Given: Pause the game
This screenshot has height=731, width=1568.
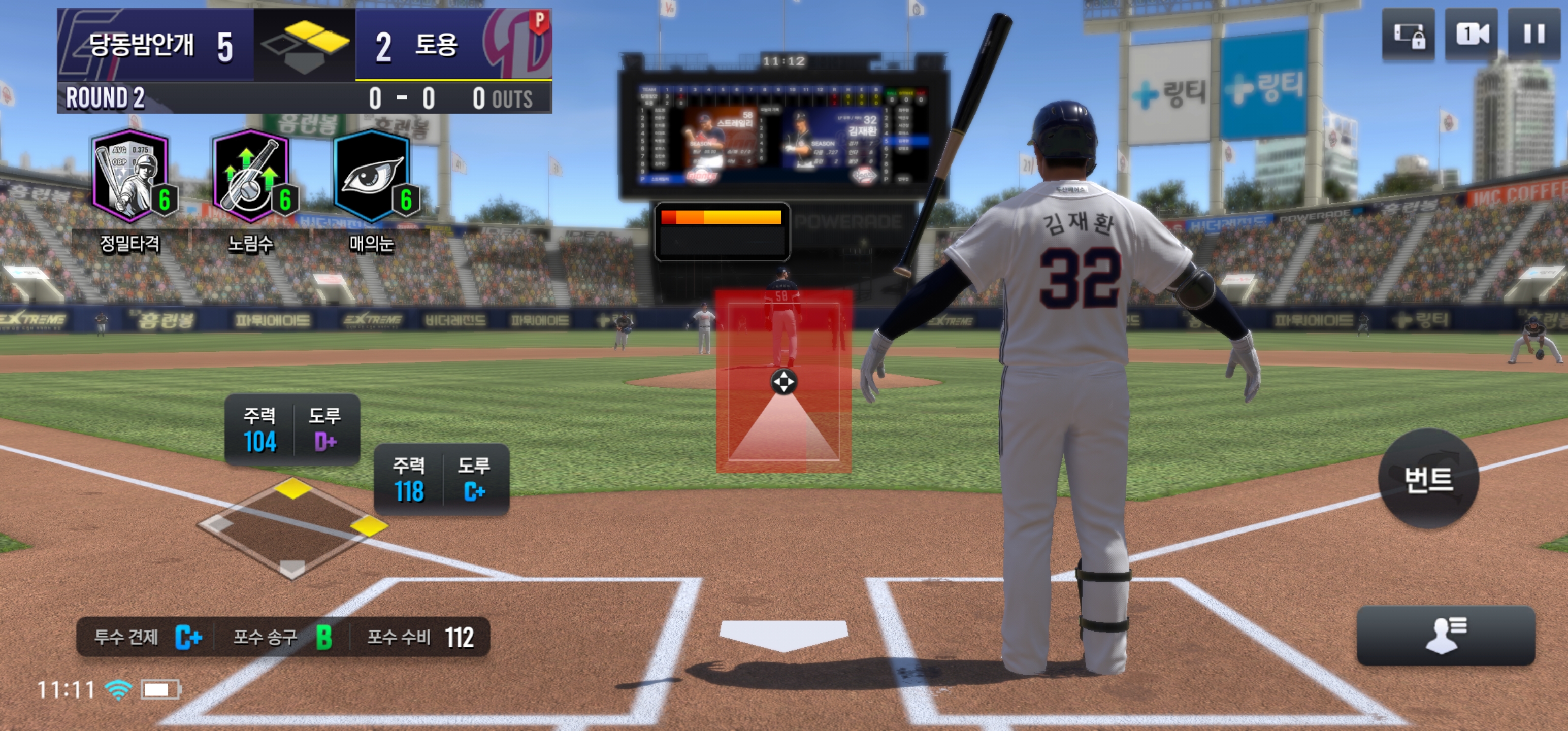Looking at the screenshot, I should click(x=1533, y=34).
